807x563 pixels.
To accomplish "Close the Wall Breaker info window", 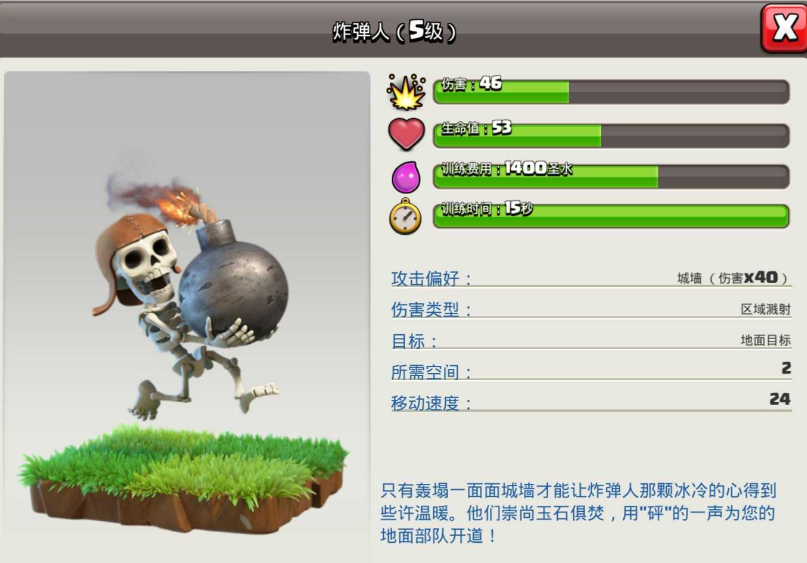I will point(783,27).
